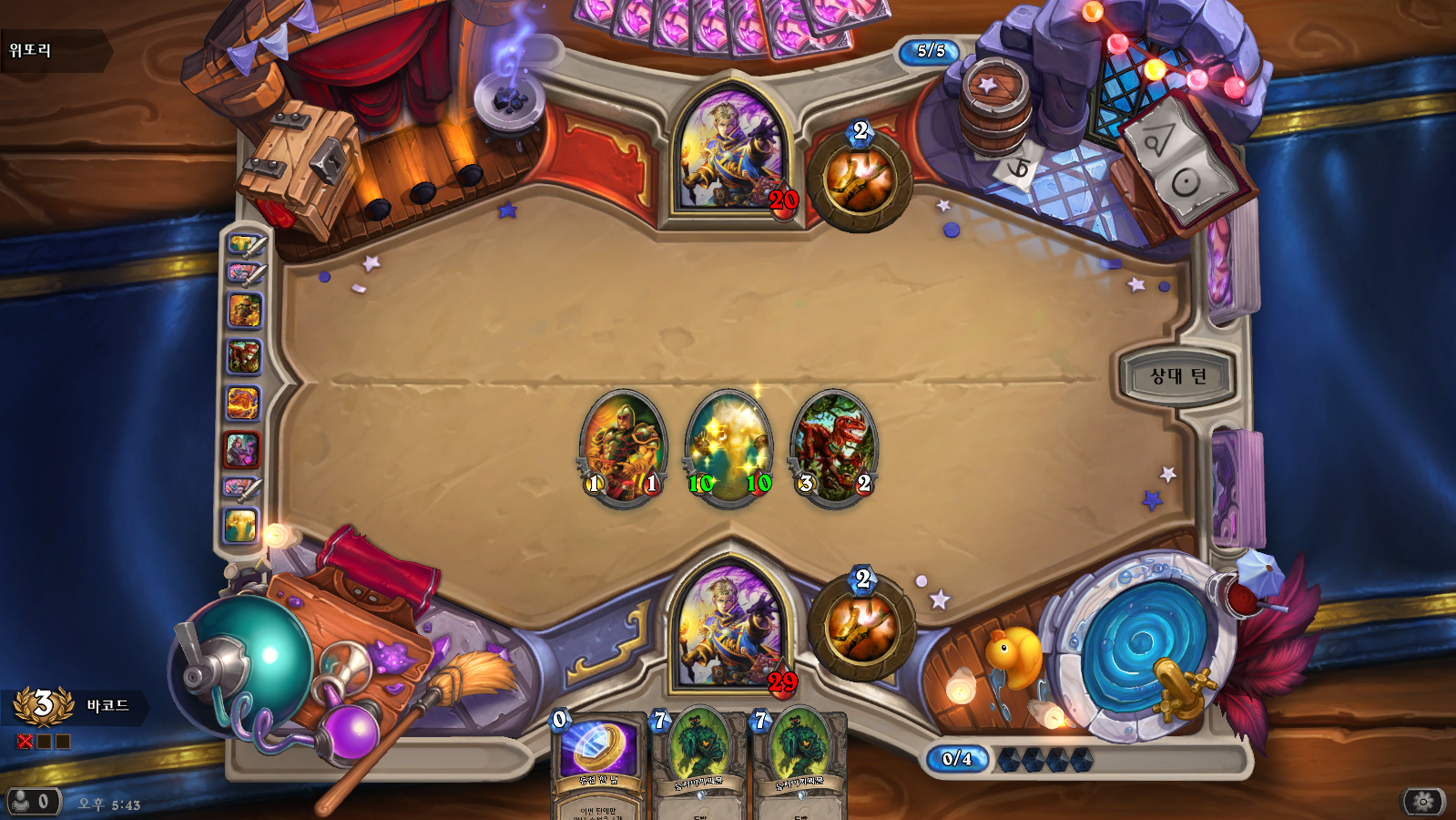Choose the glowing 10/10 minion on board

point(729,446)
